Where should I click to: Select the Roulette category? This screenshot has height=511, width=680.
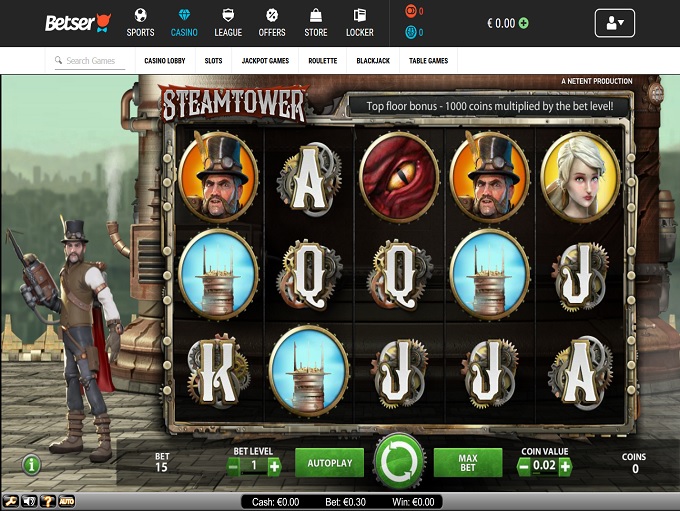tap(322, 61)
